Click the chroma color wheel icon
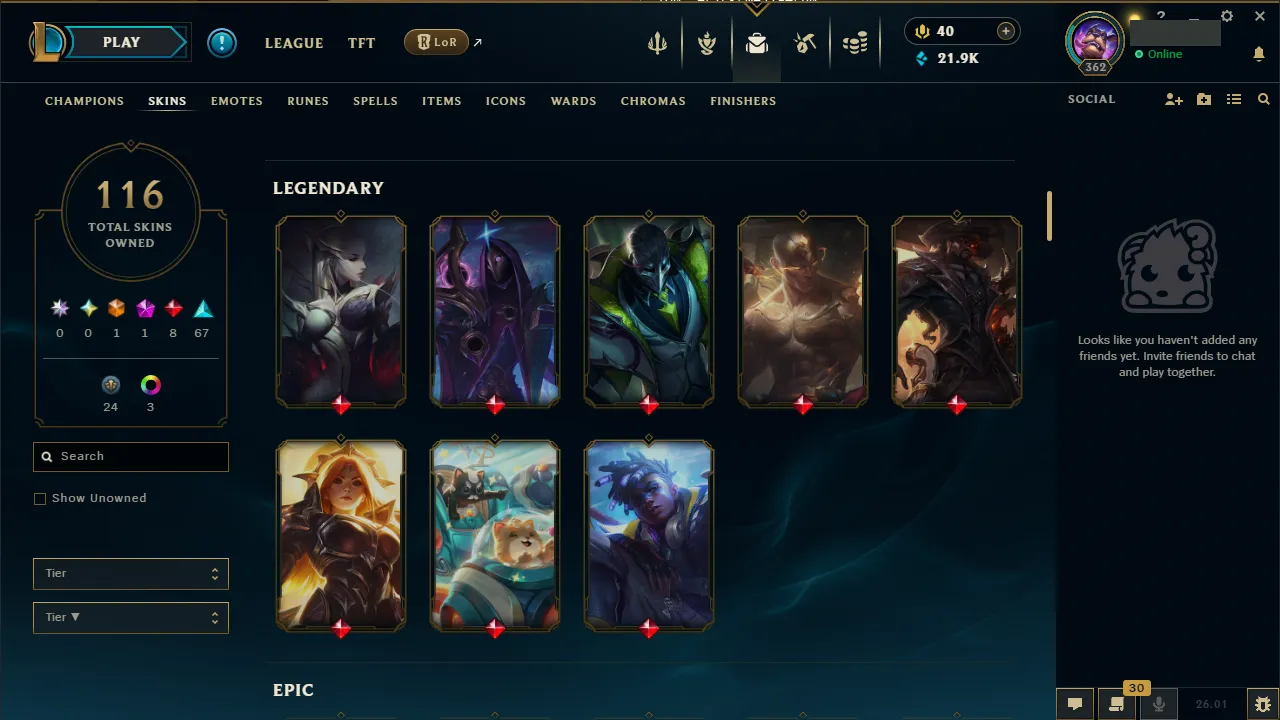Screen dimensions: 1280x720 (x=150, y=384)
